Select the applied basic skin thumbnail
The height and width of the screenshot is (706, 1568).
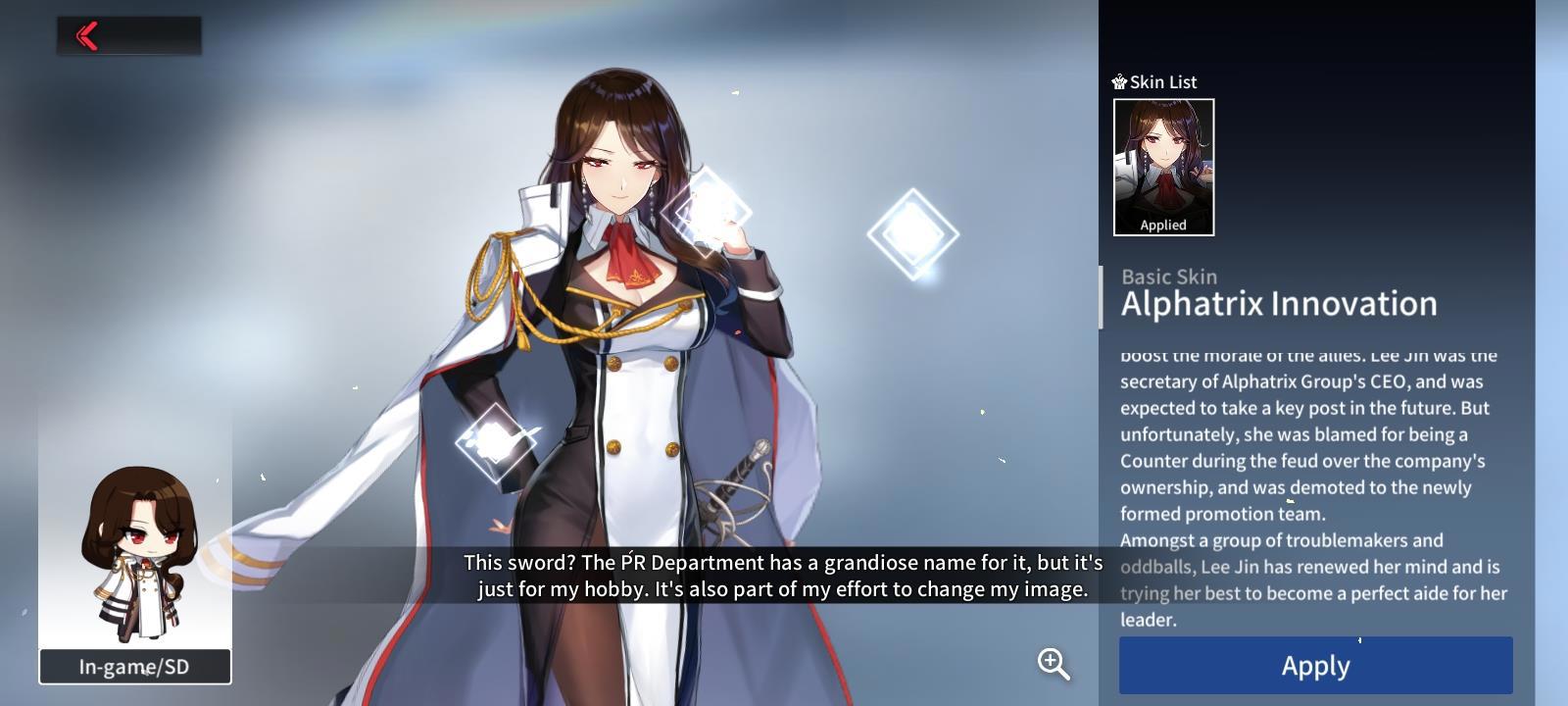click(x=1163, y=167)
